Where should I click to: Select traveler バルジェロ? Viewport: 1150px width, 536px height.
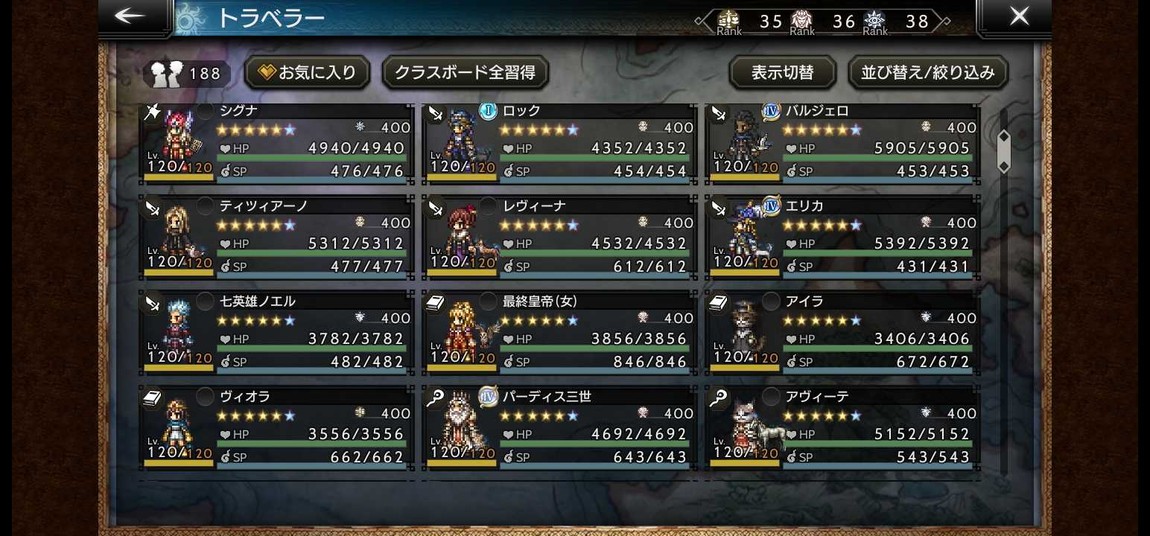pyautogui.click(x=843, y=144)
